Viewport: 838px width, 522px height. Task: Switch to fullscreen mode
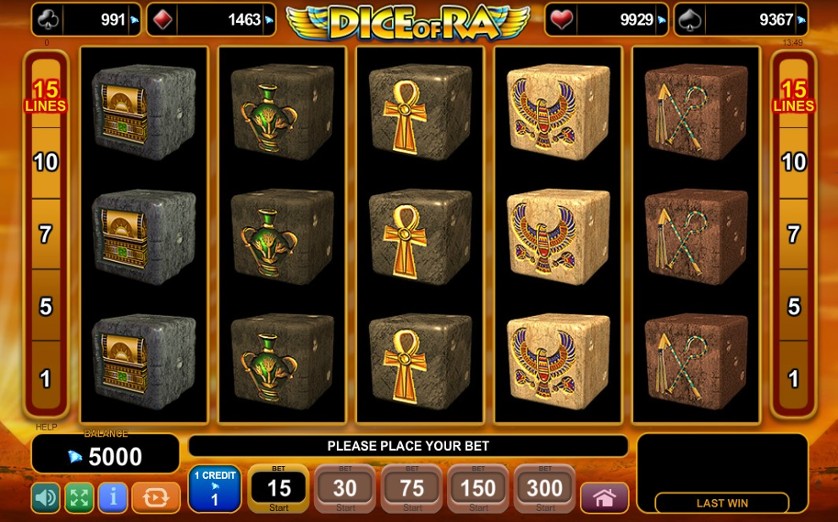79,497
